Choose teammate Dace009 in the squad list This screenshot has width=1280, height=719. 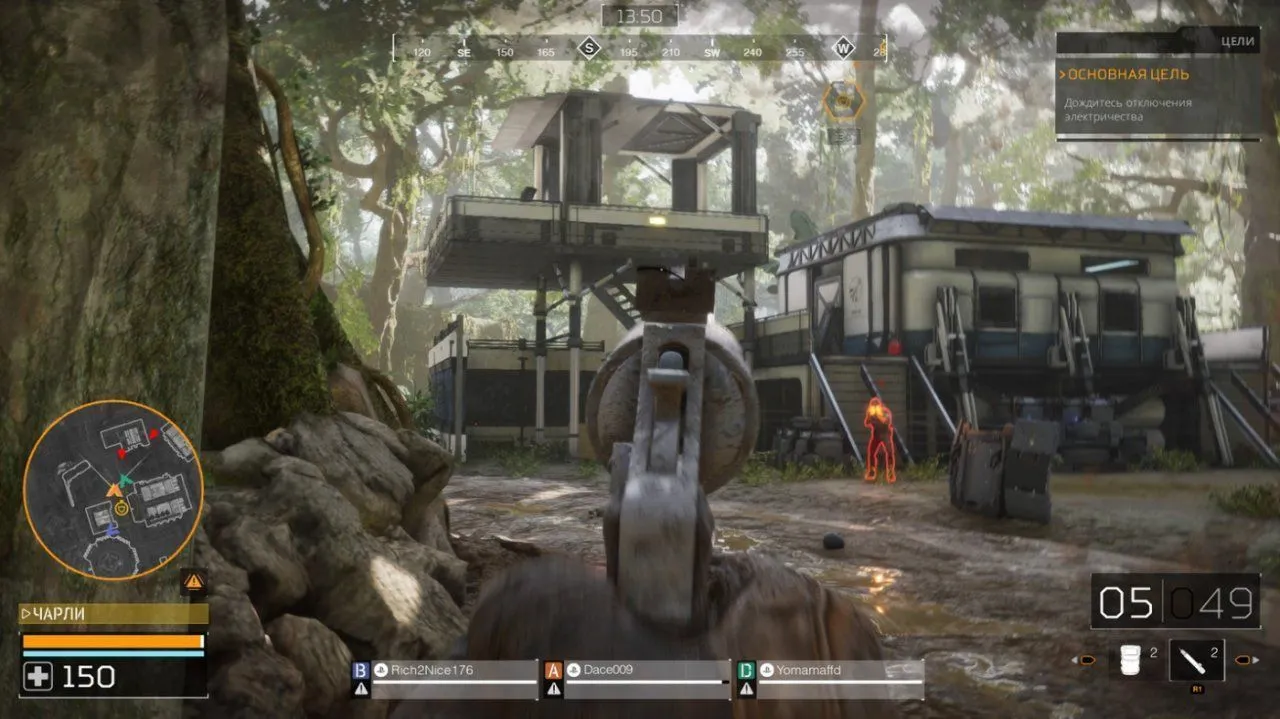(636, 670)
